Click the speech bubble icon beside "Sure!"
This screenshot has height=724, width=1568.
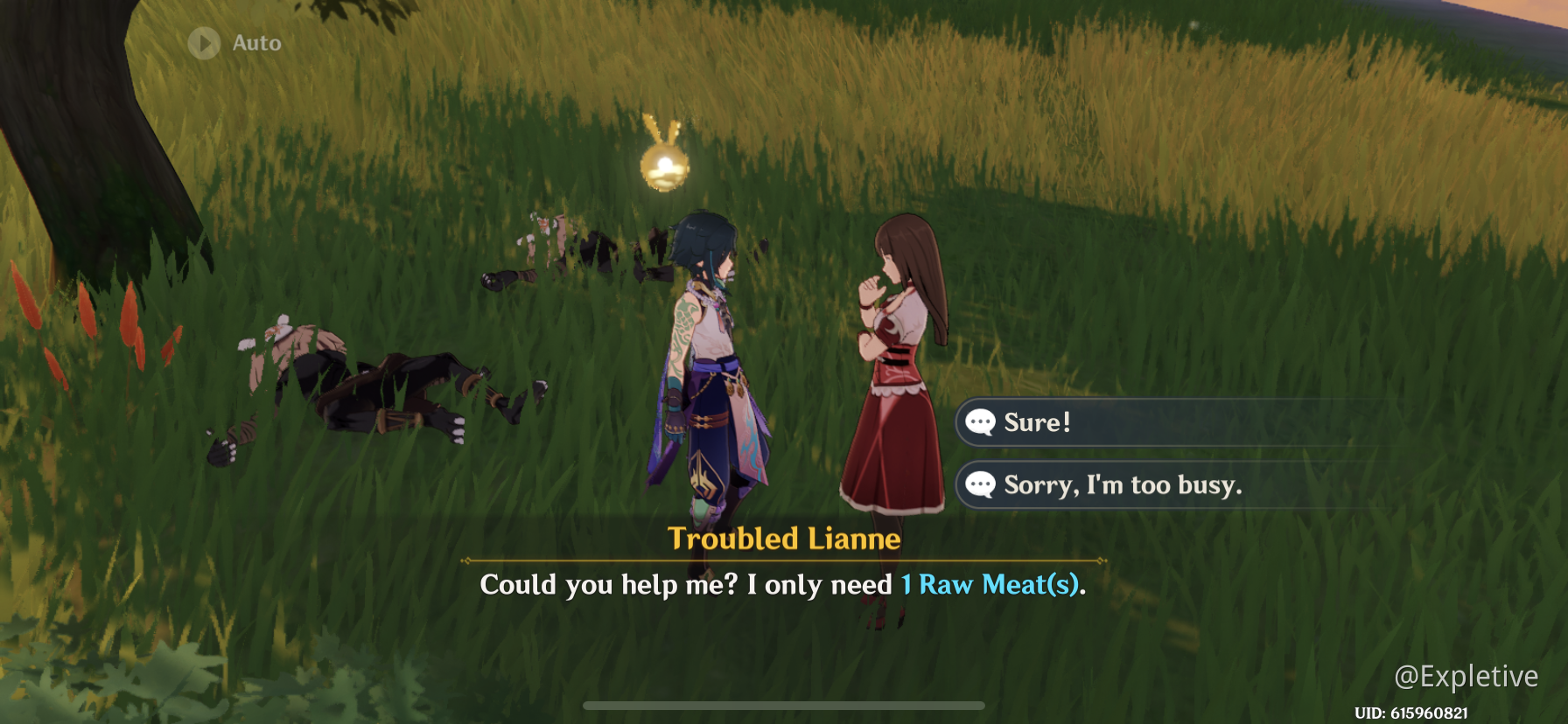pos(980,423)
